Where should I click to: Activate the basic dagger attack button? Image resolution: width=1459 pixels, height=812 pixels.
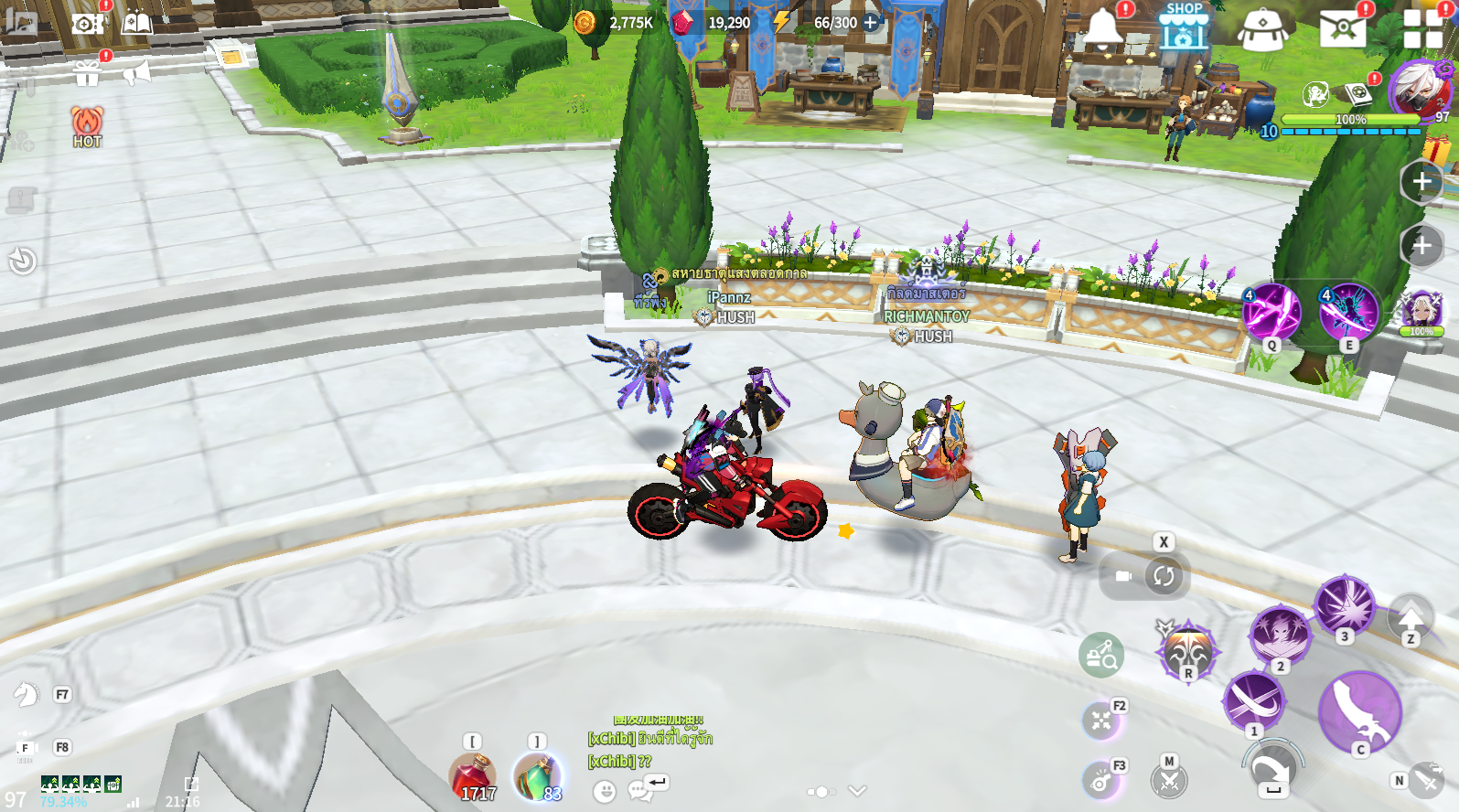(1359, 712)
